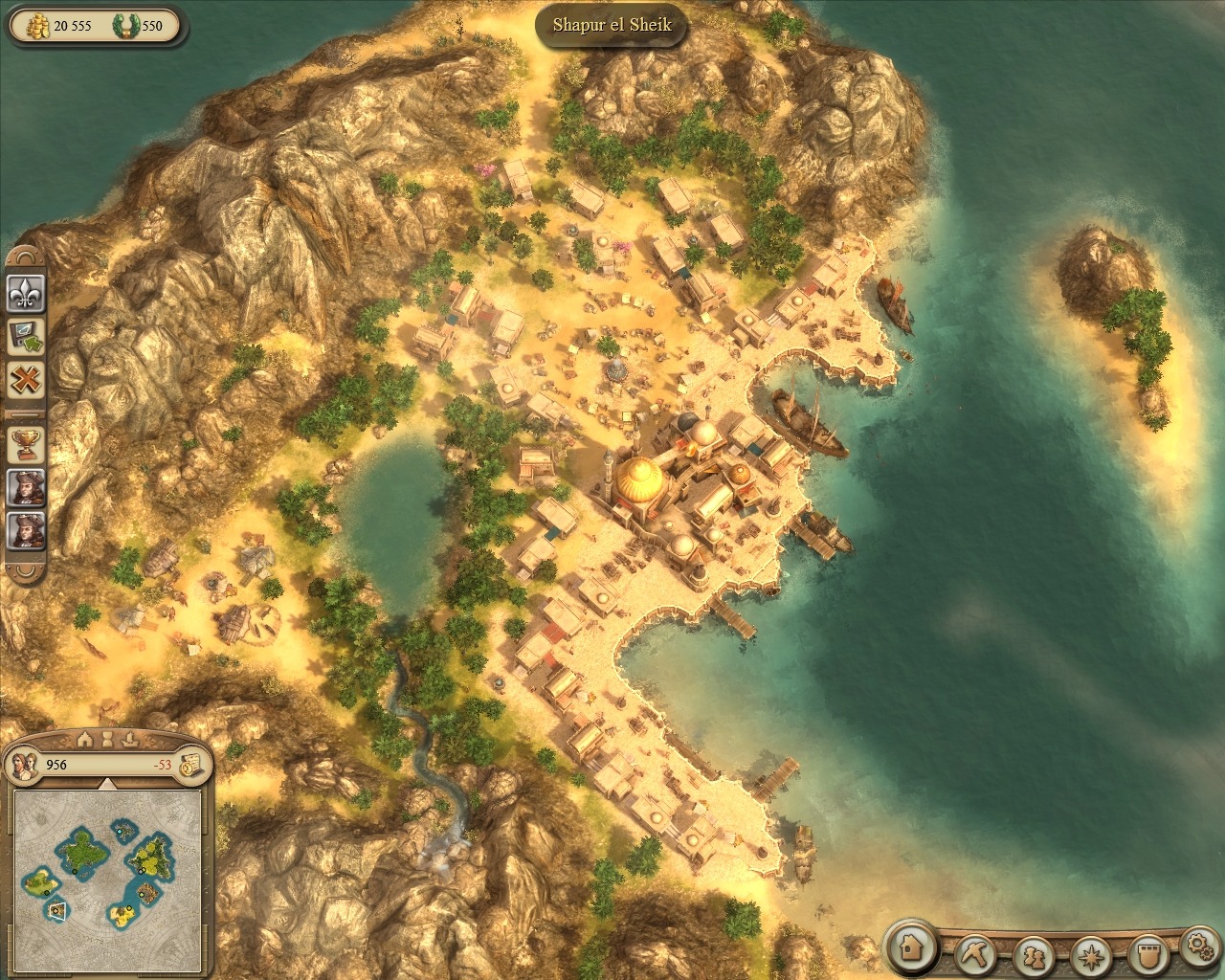Open the golden trophy achievements
The width and height of the screenshot is (1225, 980).
pyautogui.click(x=26, y=443)
